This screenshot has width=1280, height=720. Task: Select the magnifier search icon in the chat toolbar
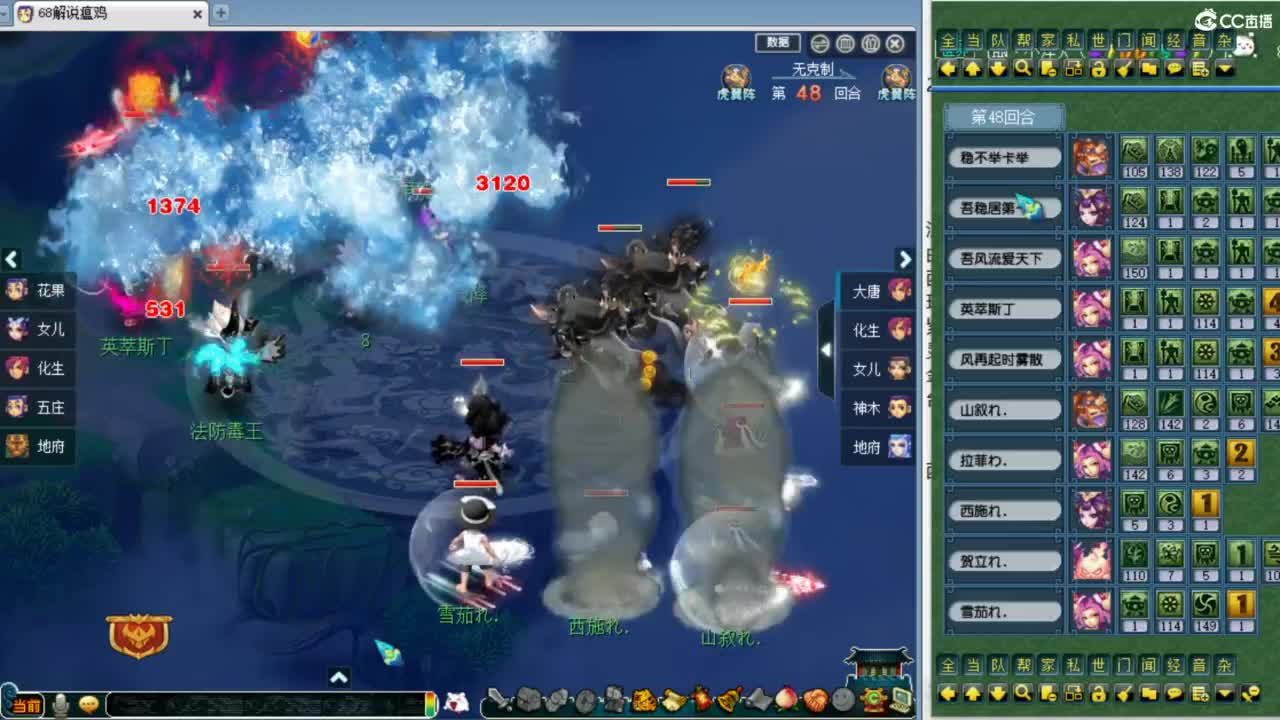pos(1023,69)
